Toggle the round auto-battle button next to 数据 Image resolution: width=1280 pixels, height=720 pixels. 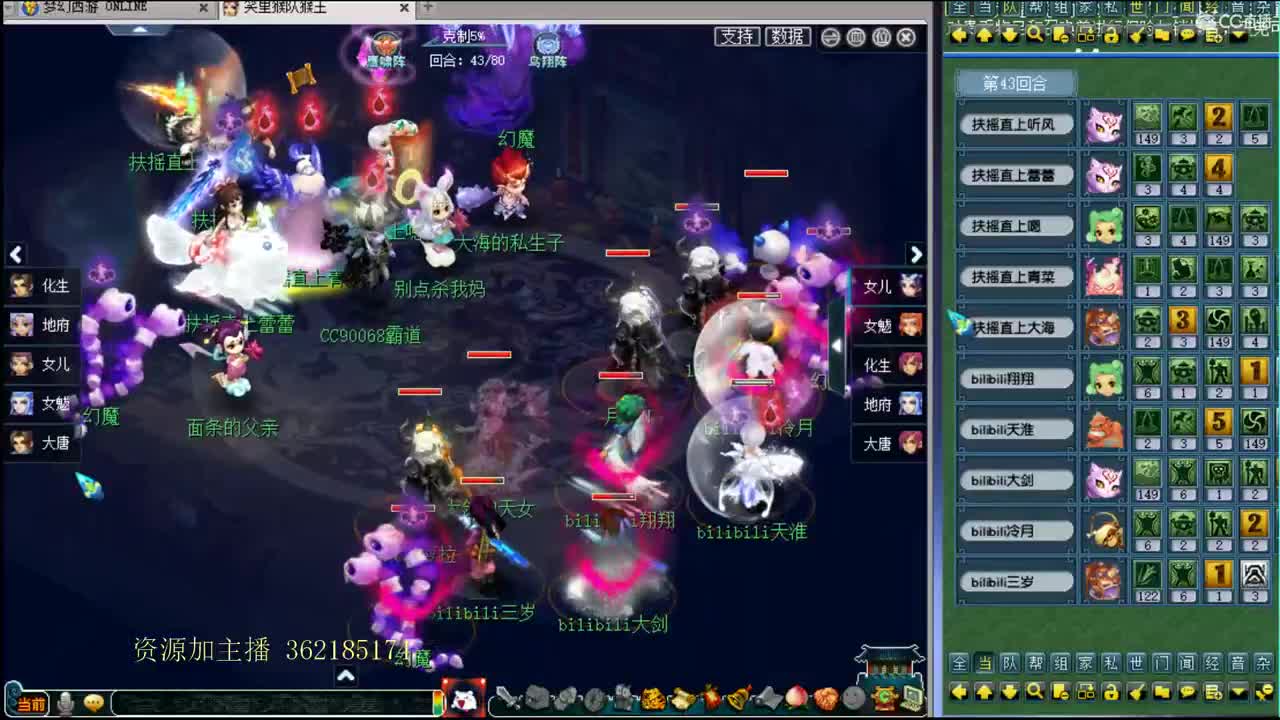(x=830, y=36)
